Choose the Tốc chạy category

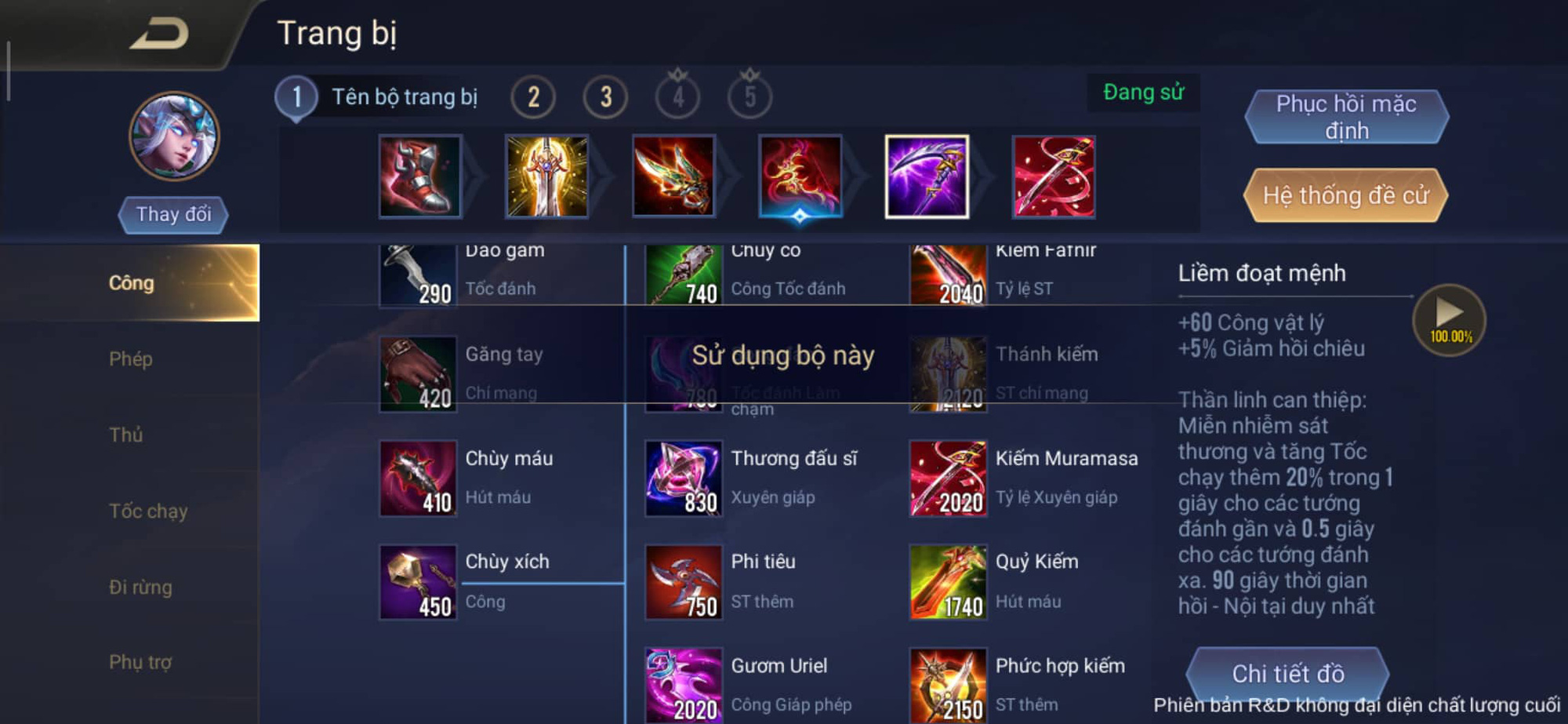coord(148,511)
